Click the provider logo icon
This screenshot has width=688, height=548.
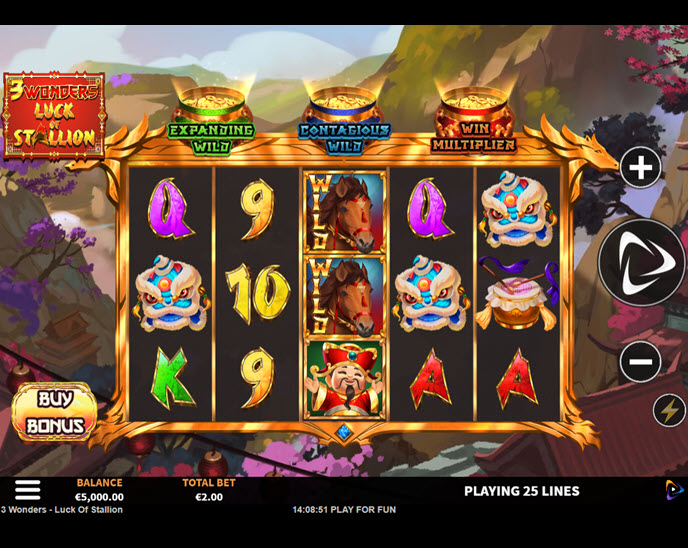click(x=675, y=490)
